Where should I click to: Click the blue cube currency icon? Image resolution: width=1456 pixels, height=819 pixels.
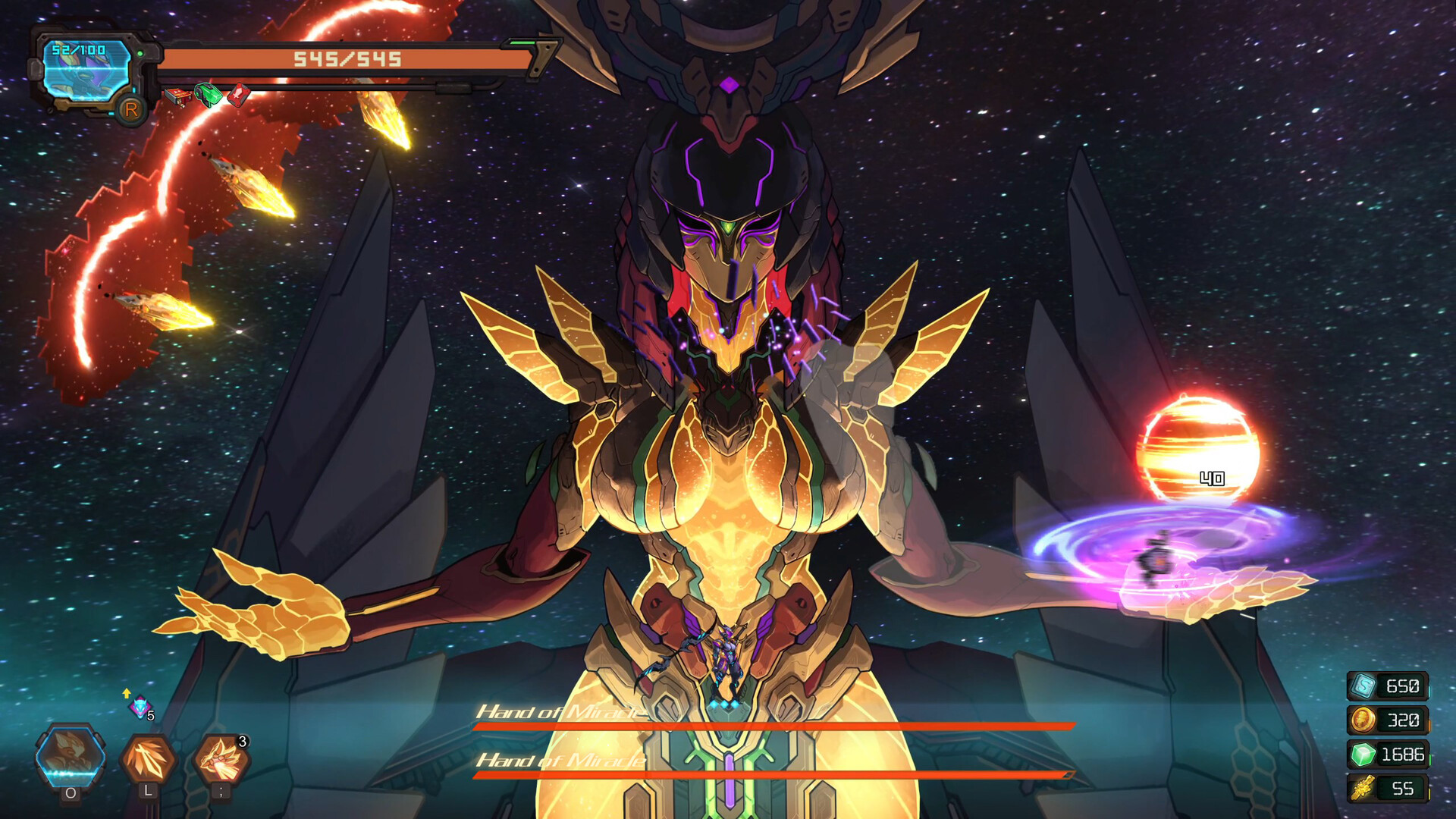1363,686
